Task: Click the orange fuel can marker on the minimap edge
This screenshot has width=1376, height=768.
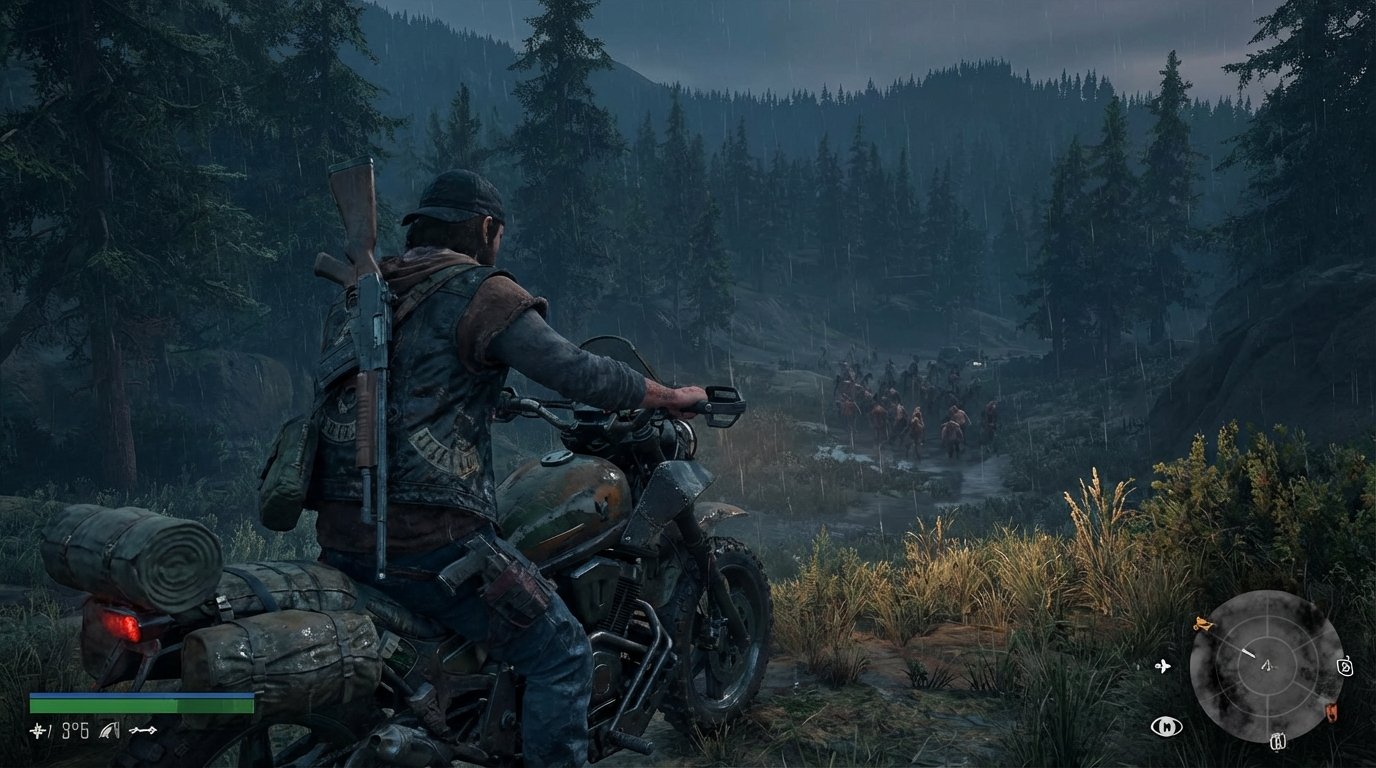Action: [x=1332, y=711]
